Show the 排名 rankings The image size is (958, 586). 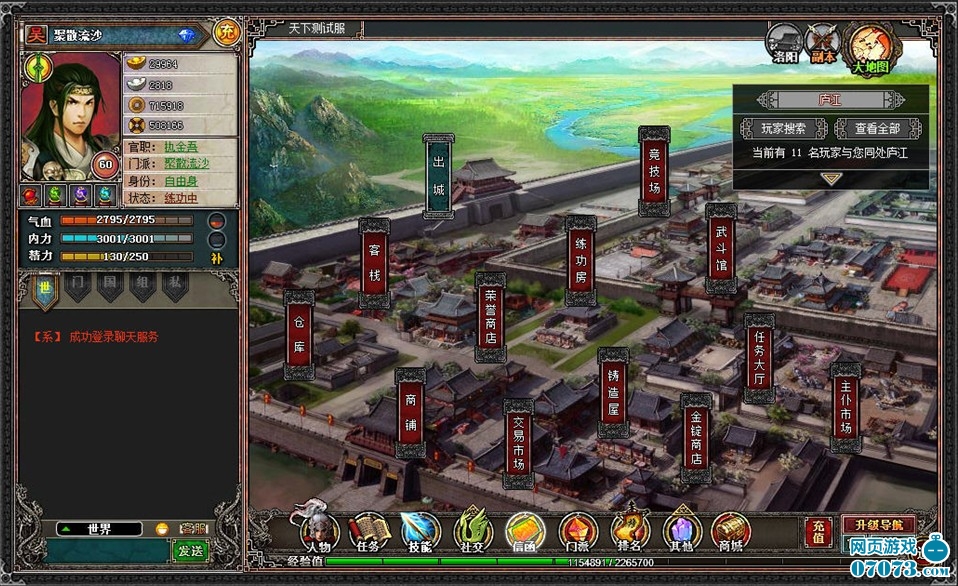coord(630,532)
